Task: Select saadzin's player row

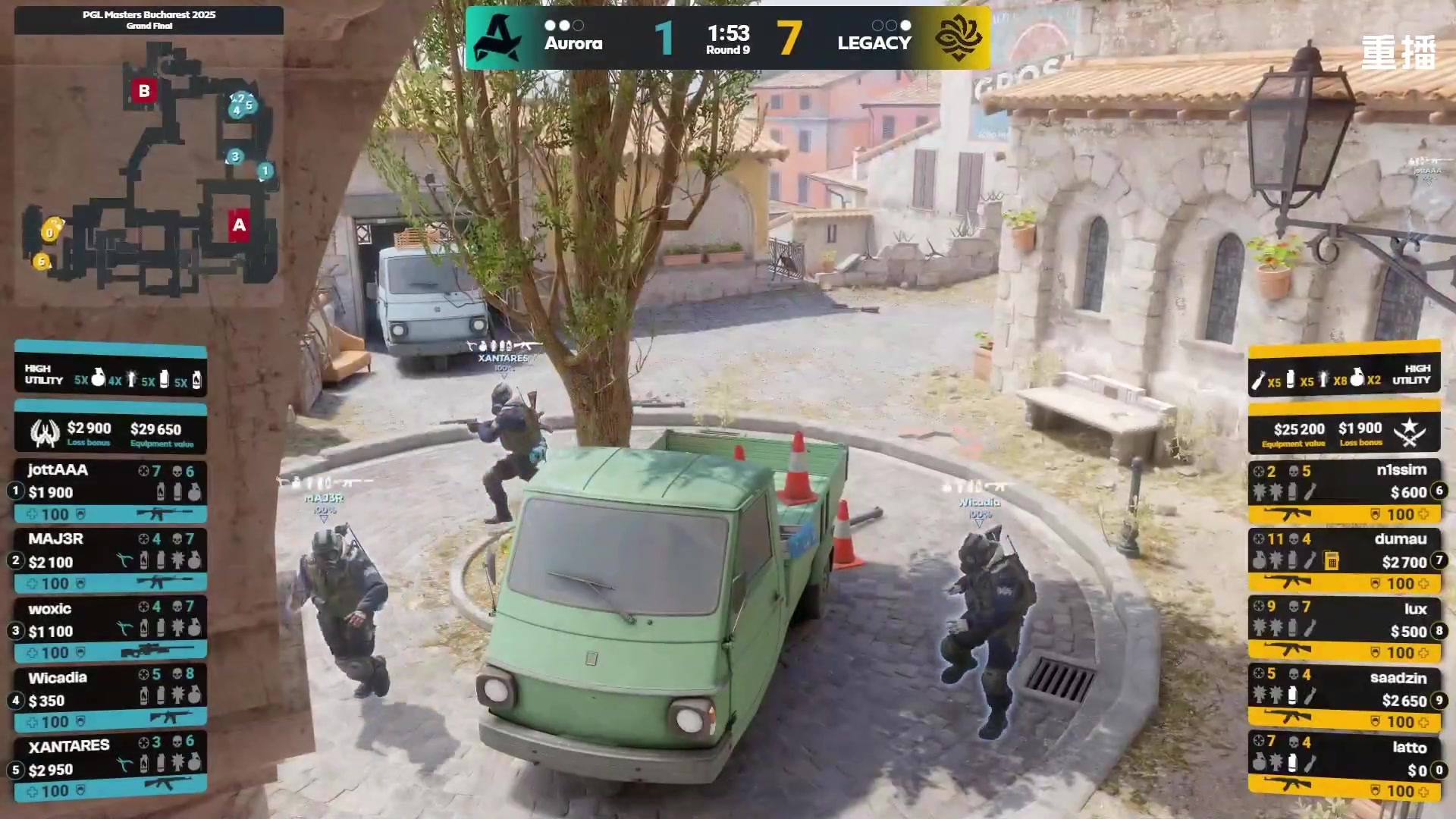Action: pyautogui.click(x=1344, y=699)
